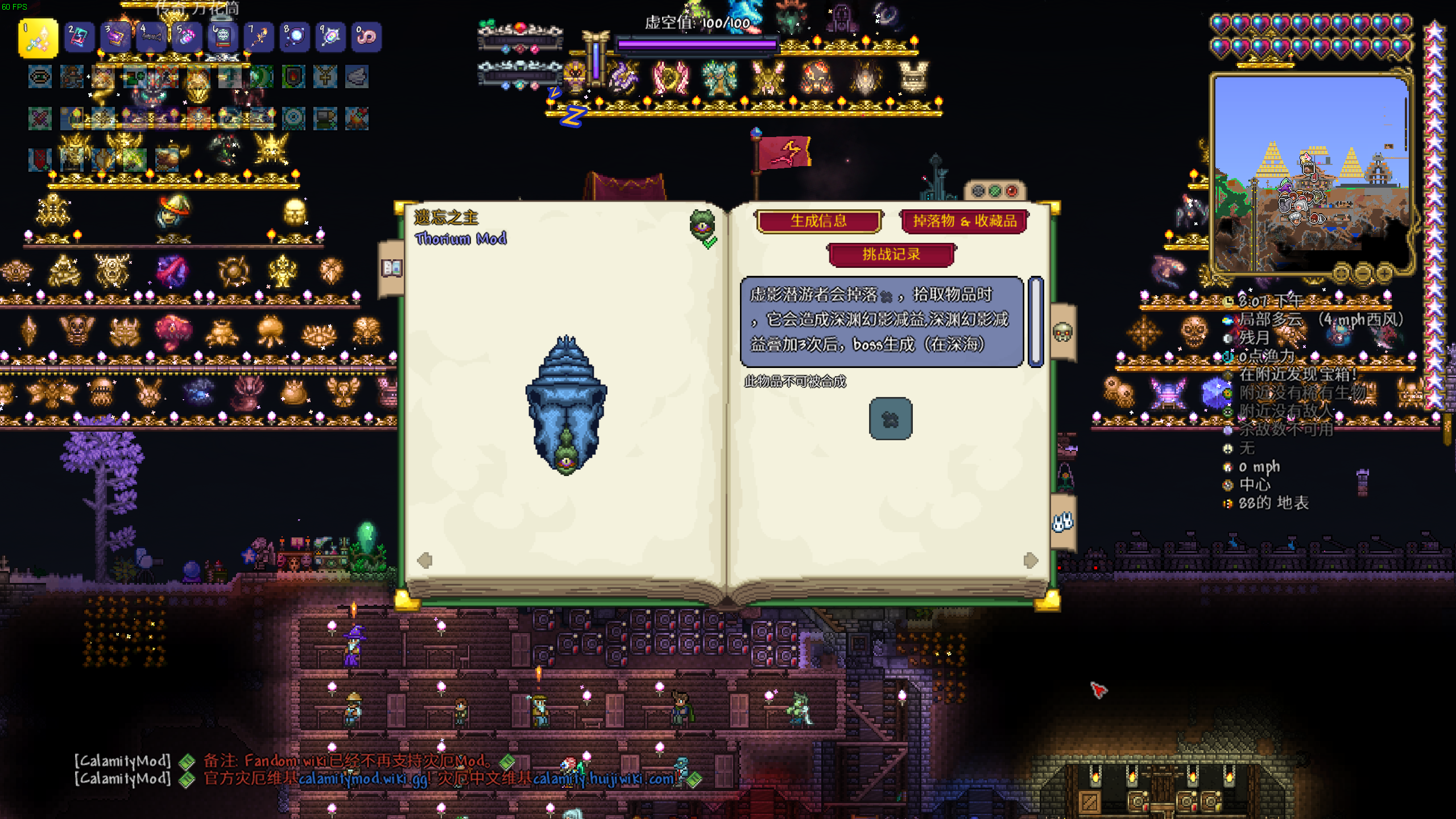Click the red filter button above the book

(x=1012, y=191)
